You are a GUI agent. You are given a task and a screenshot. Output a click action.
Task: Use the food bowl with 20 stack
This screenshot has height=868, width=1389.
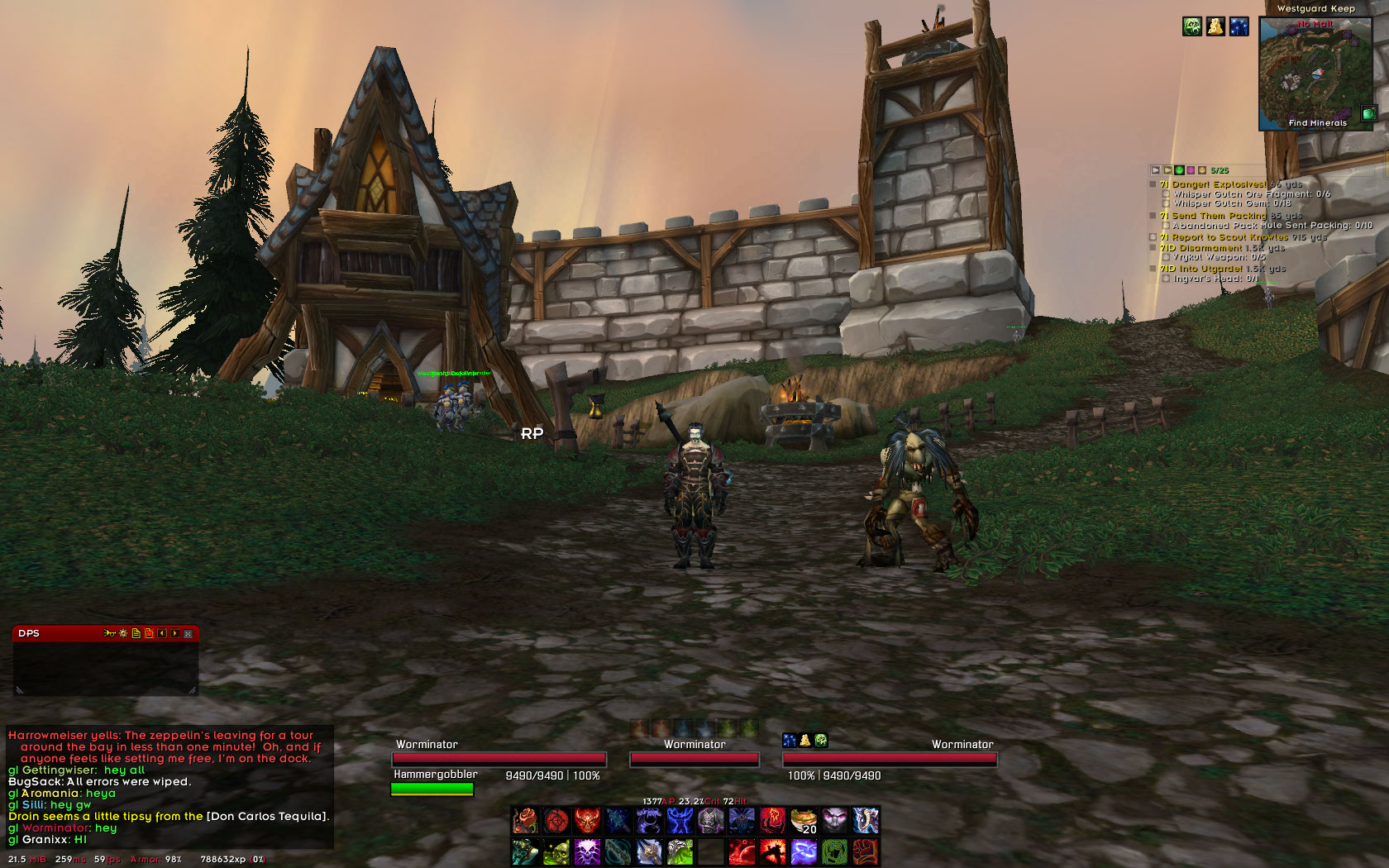pyautogui.click(x=804, y=821)
